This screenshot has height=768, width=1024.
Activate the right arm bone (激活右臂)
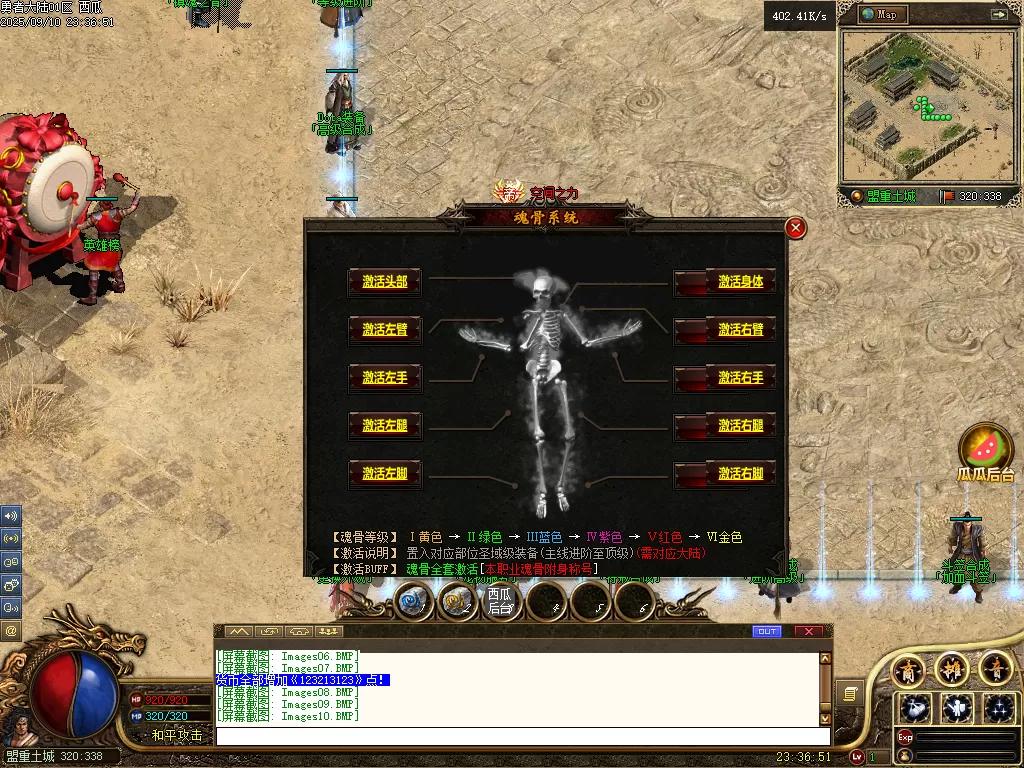tap(739, 330)
